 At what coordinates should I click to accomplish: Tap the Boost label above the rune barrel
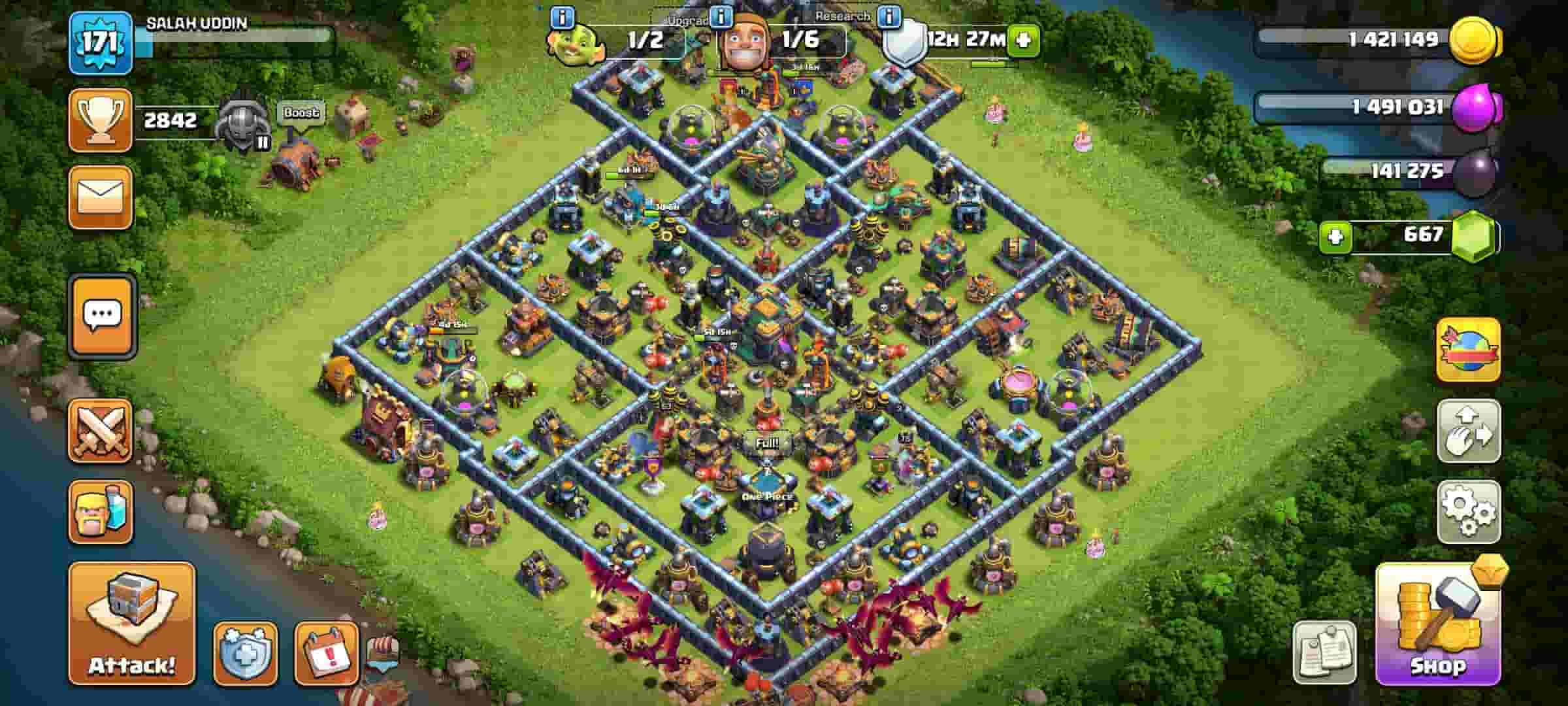pyautogui.click(x=302, y=112)
